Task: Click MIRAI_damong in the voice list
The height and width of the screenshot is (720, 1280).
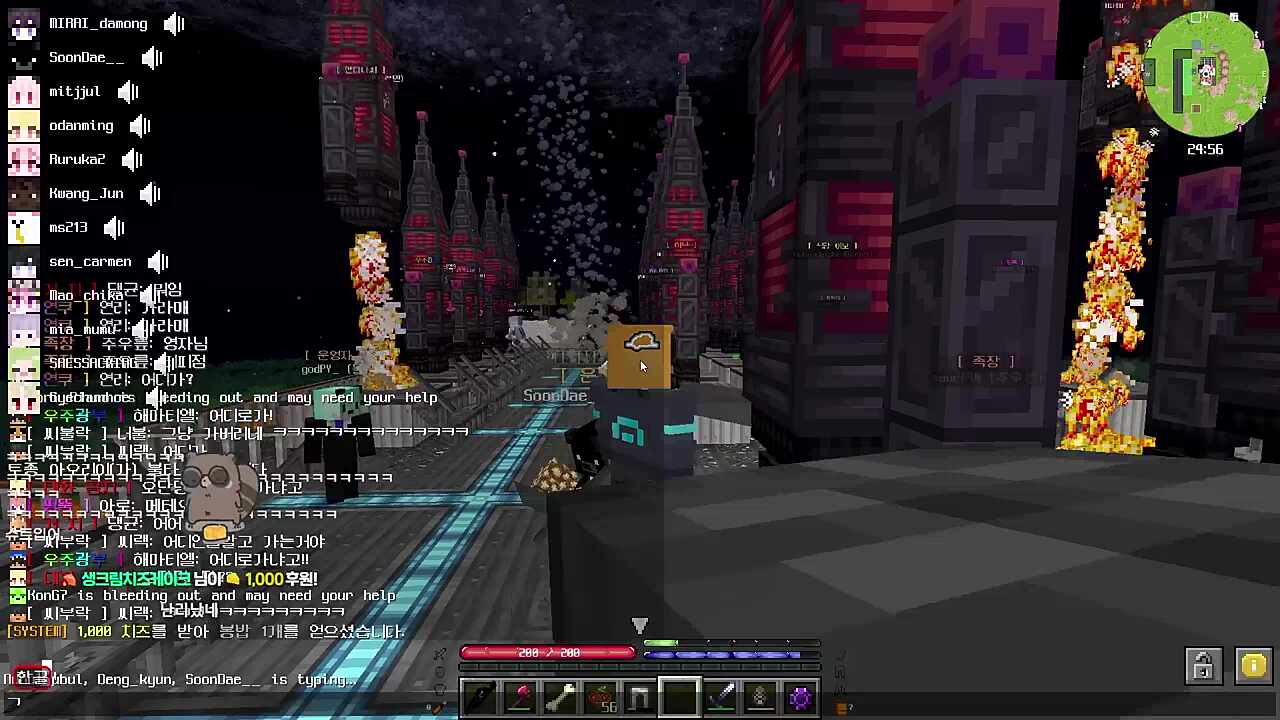Action: click(97, 23)
